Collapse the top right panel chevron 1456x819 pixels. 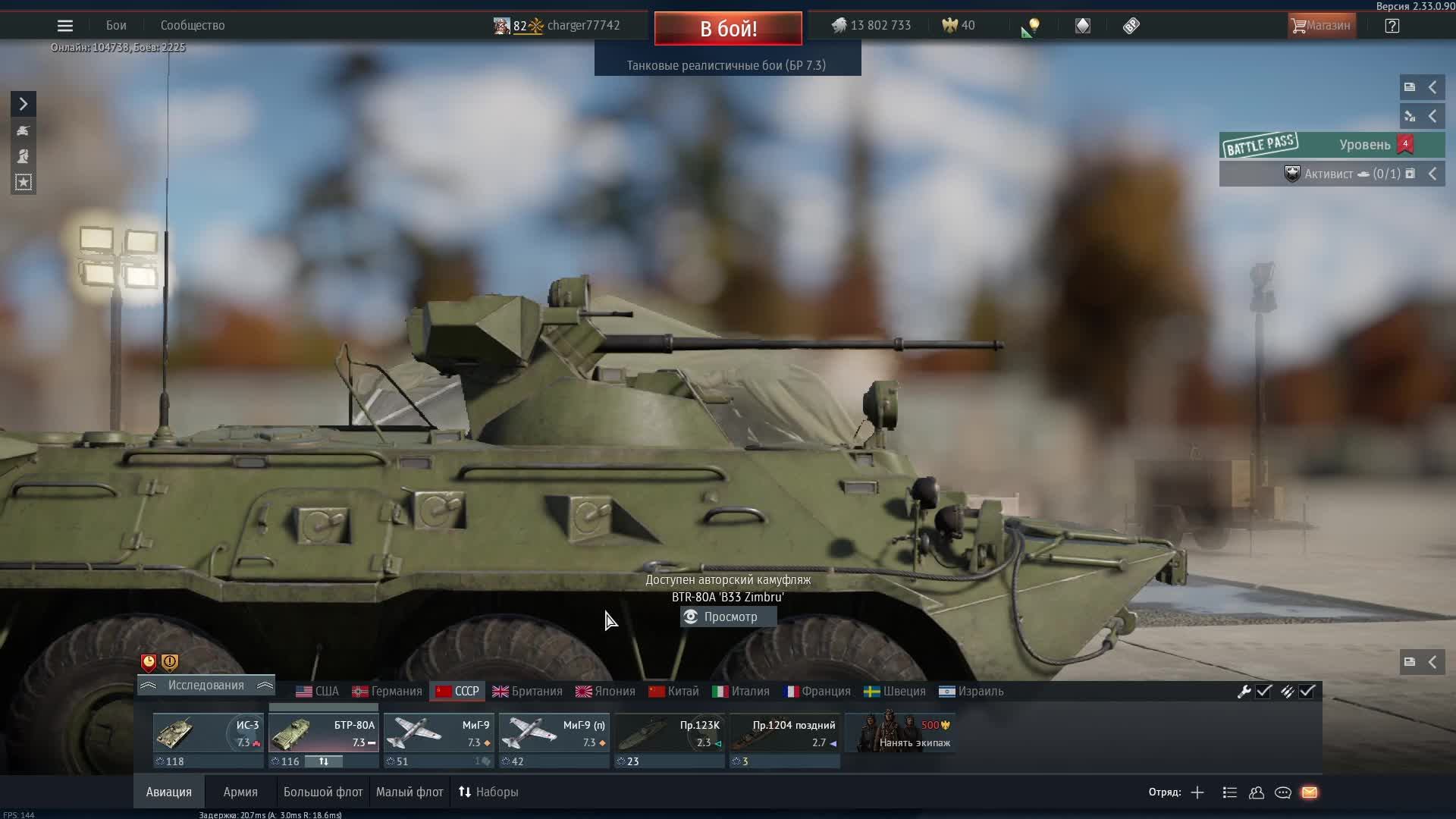point(1432,87)
